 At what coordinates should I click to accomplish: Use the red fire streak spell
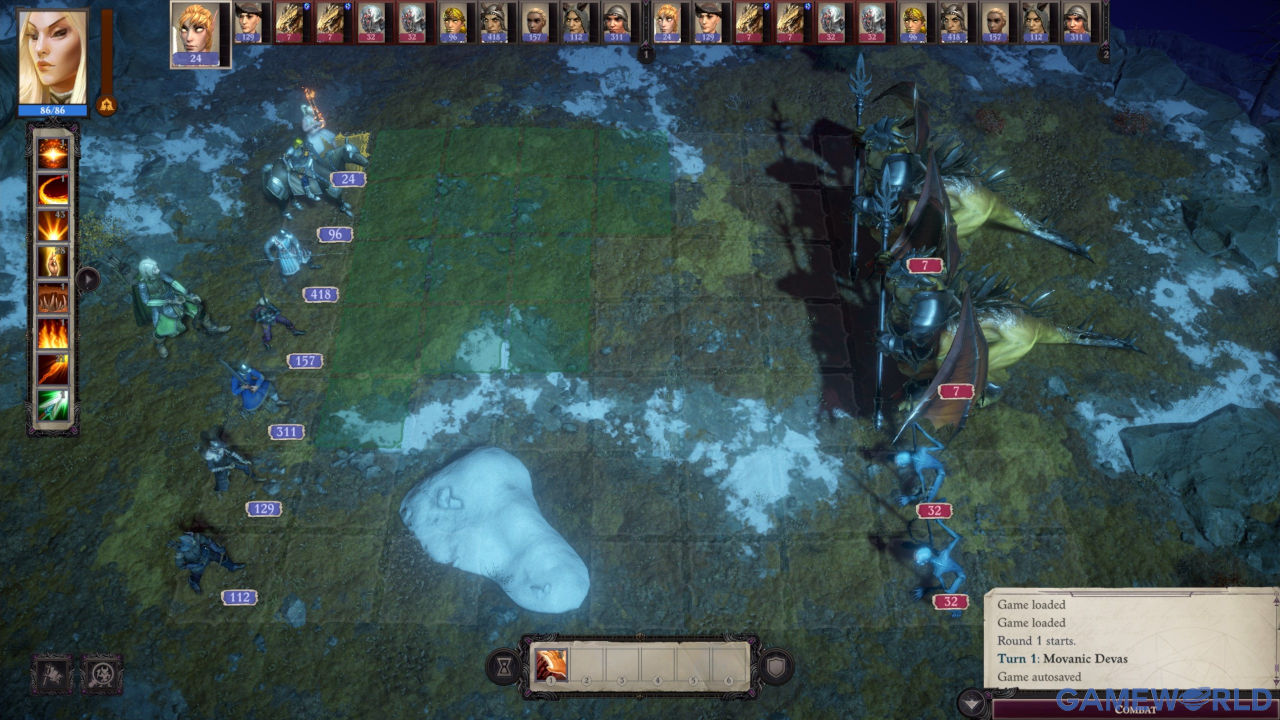(x=53, y=369)
